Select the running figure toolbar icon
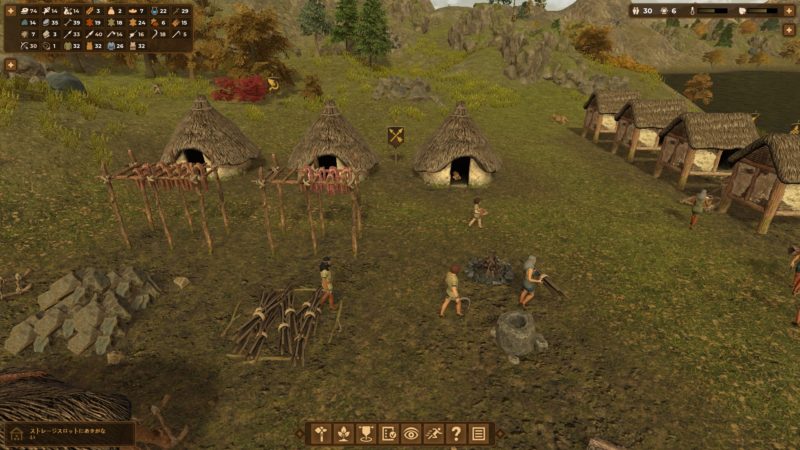The height and width of the screenshot is (450, 800). tap(434, 434)
